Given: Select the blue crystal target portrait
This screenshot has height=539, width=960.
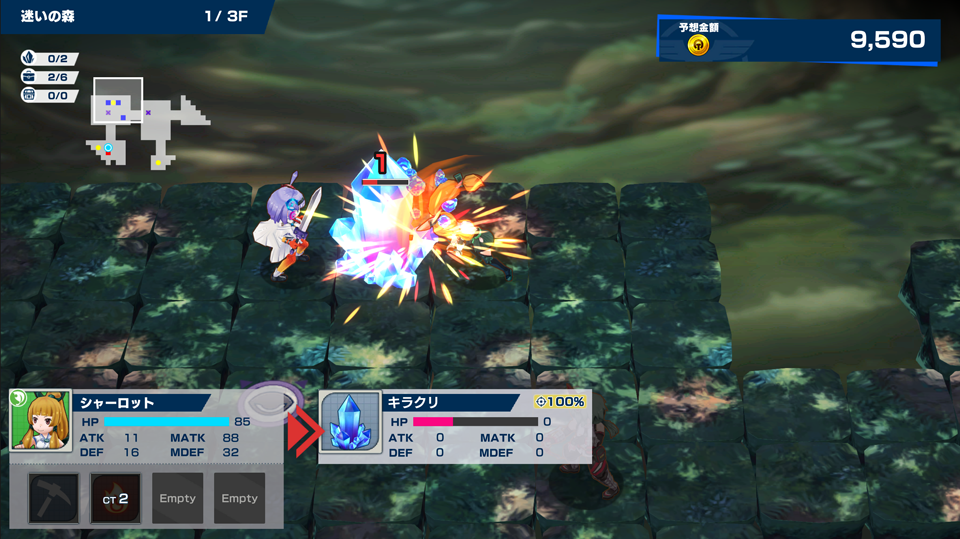Looking at the screenshot, I should click(350, 425).
